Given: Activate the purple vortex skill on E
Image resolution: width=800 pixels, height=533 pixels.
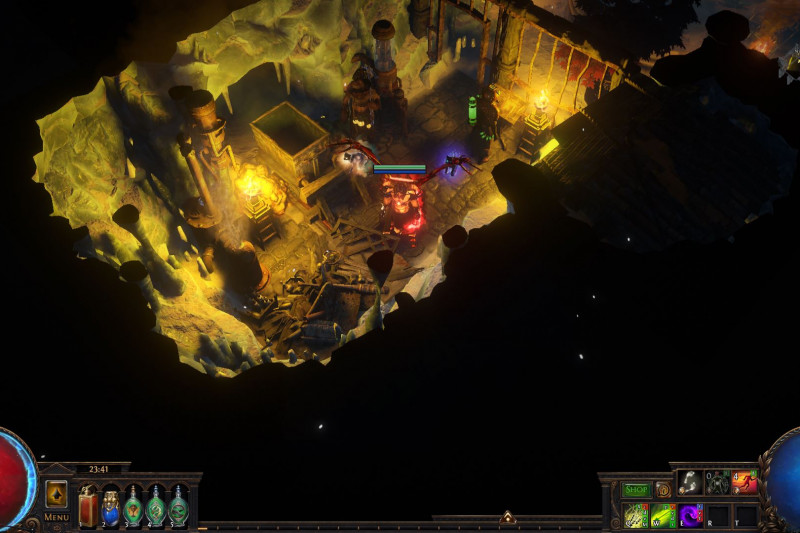Looking at the screenshot, I should coord(691,515).
